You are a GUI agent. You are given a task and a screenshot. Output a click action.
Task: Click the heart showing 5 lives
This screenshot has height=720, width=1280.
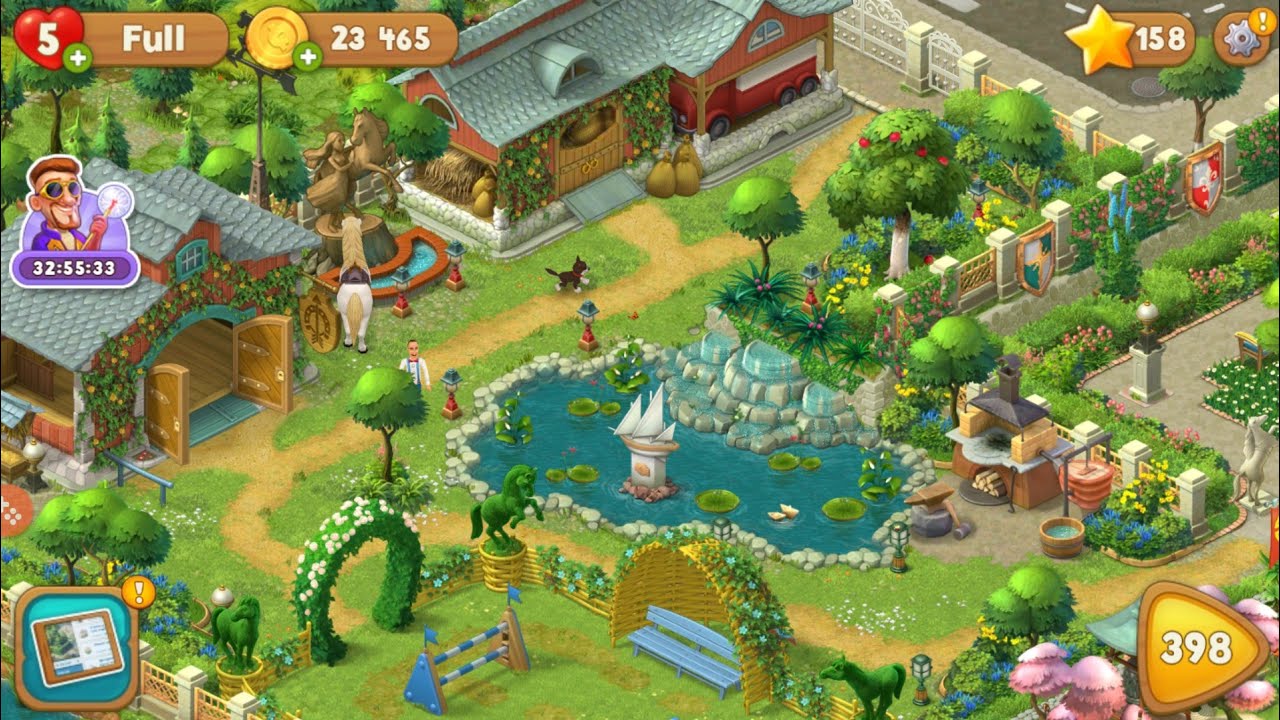tap(44, 36)
